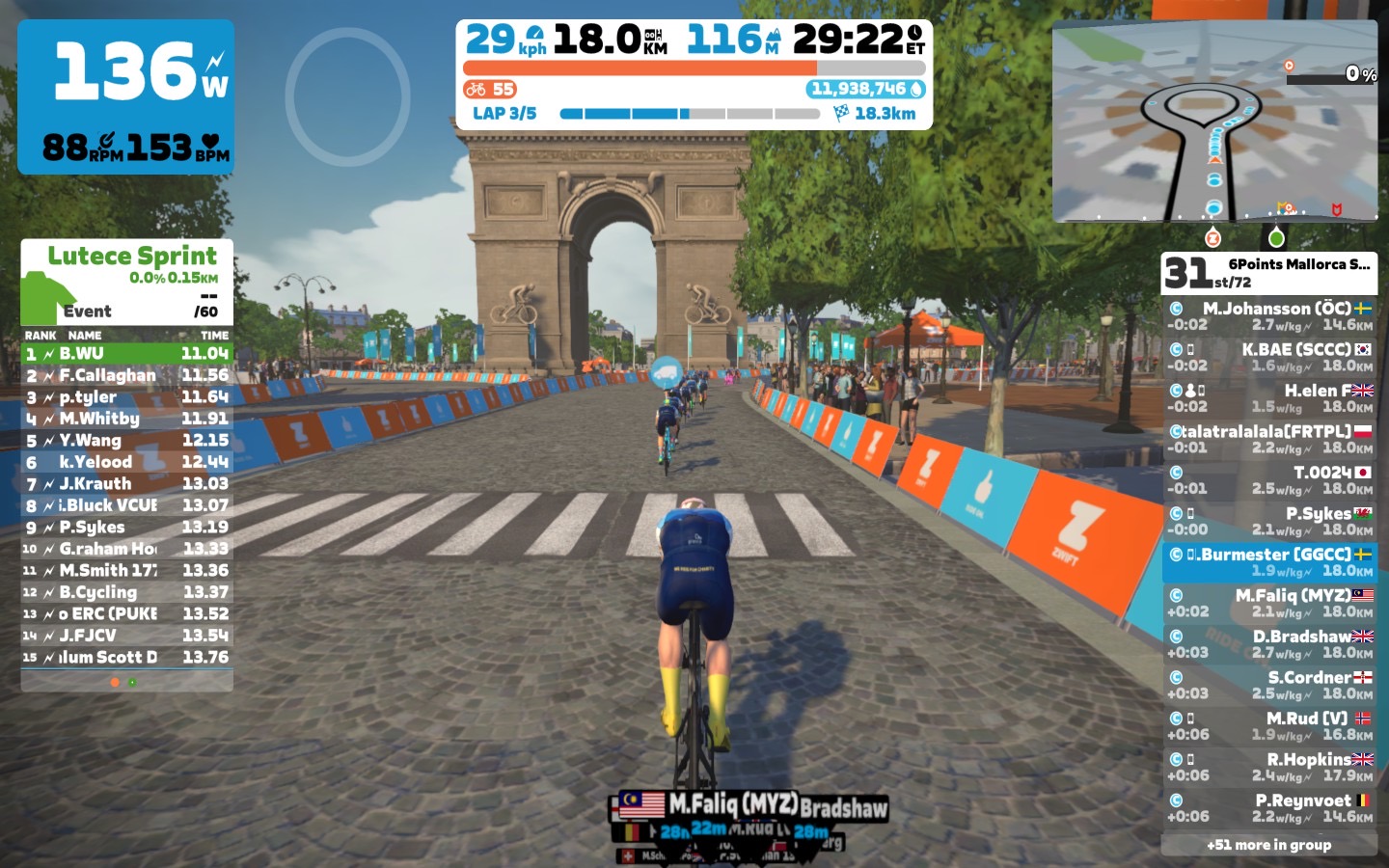The image size is (1389, 868).
Task: Pick R.Hopkins from the riders list
Action: click(1269, 767)
